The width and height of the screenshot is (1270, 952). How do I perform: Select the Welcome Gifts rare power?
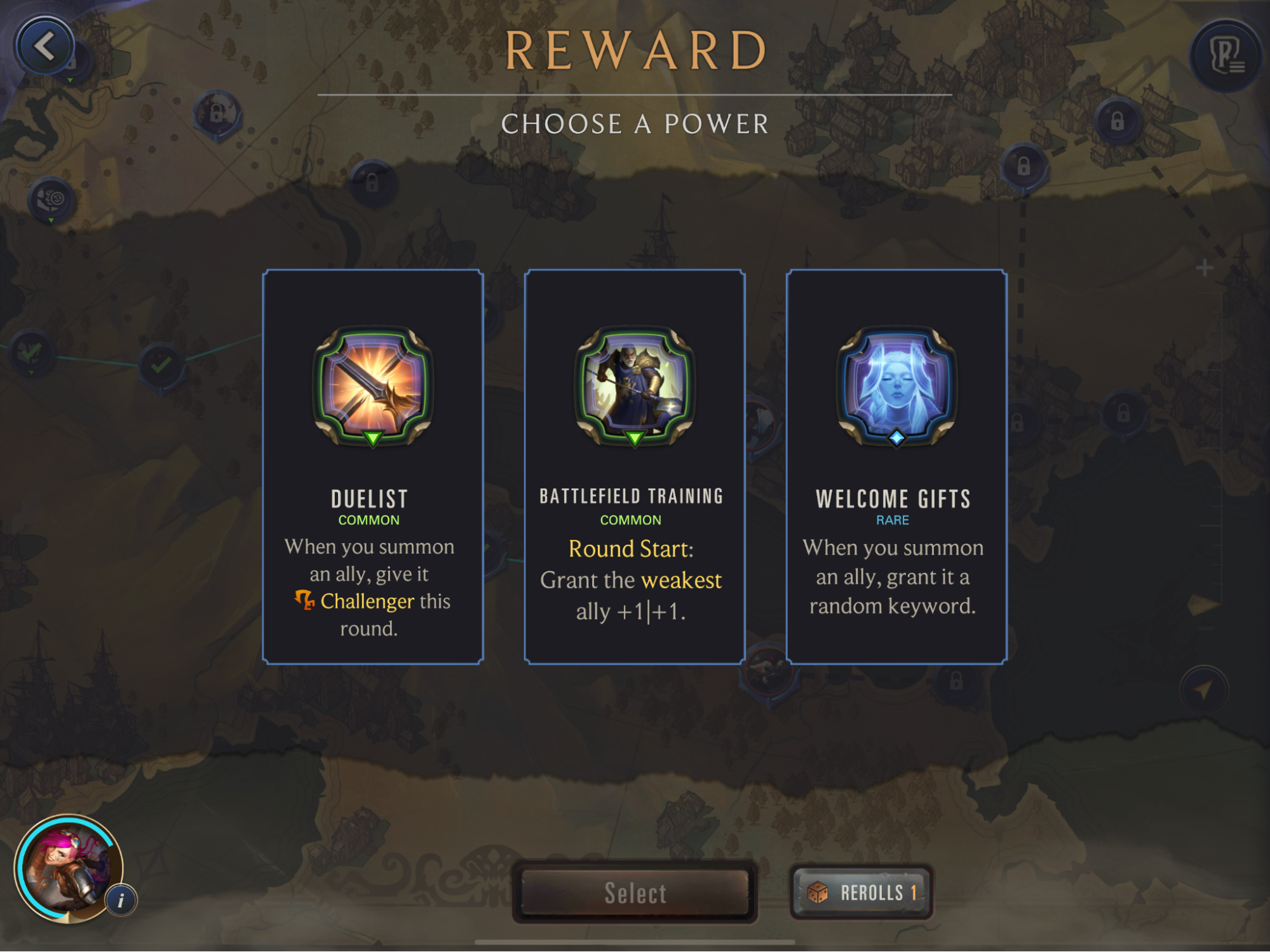[896, 467]
